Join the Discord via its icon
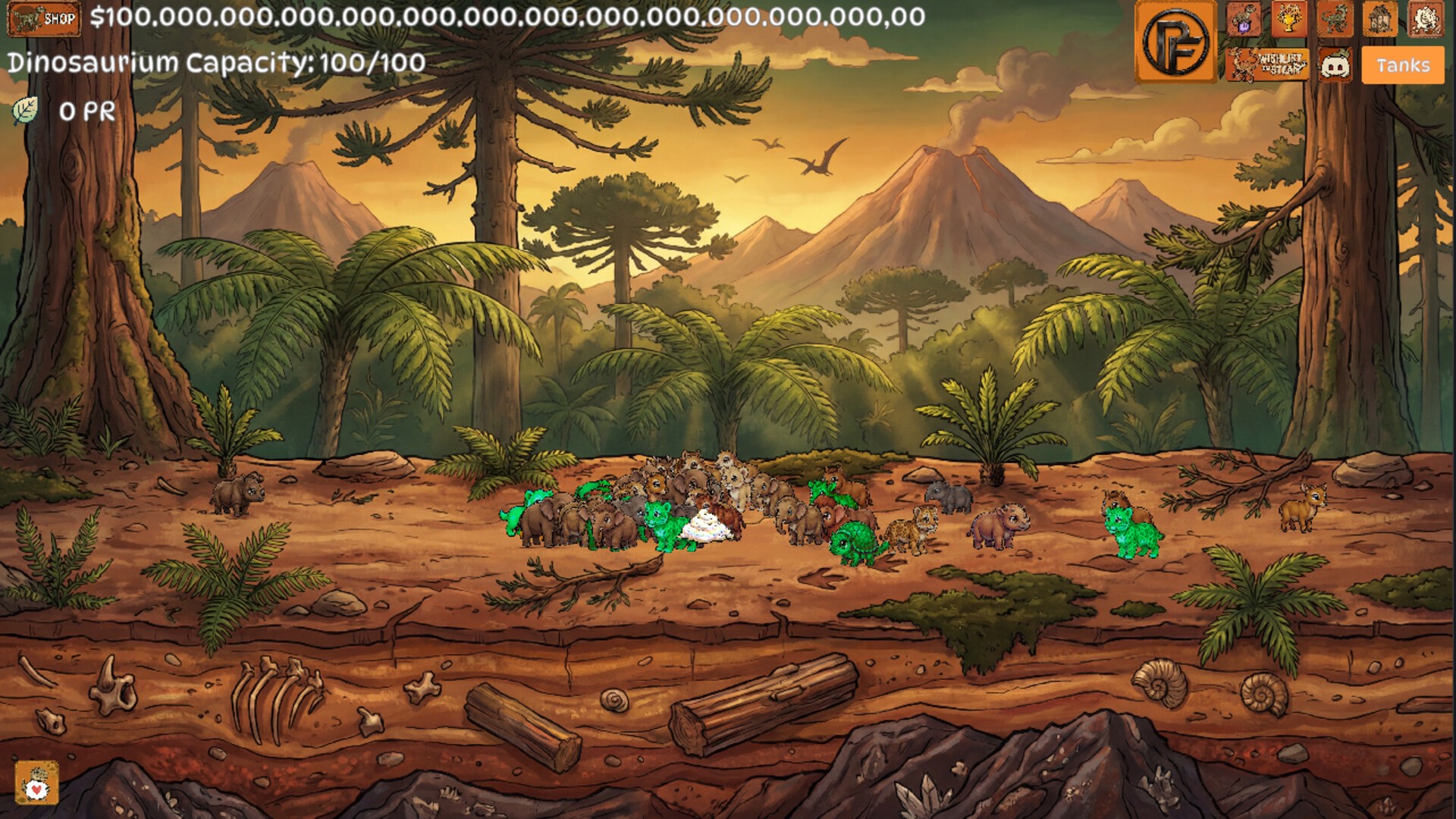 pos(1335,65)
